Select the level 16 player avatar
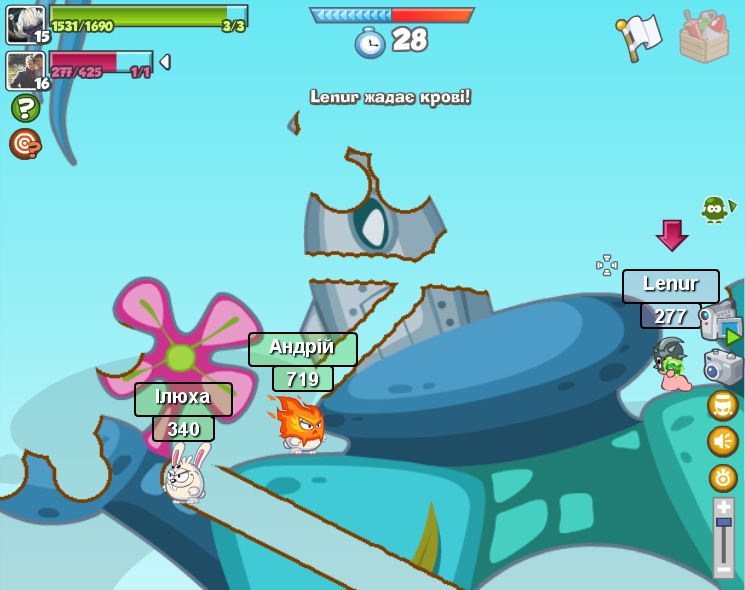Image resolution: width=745 pixels, height=590 pixels. (25, 70)
